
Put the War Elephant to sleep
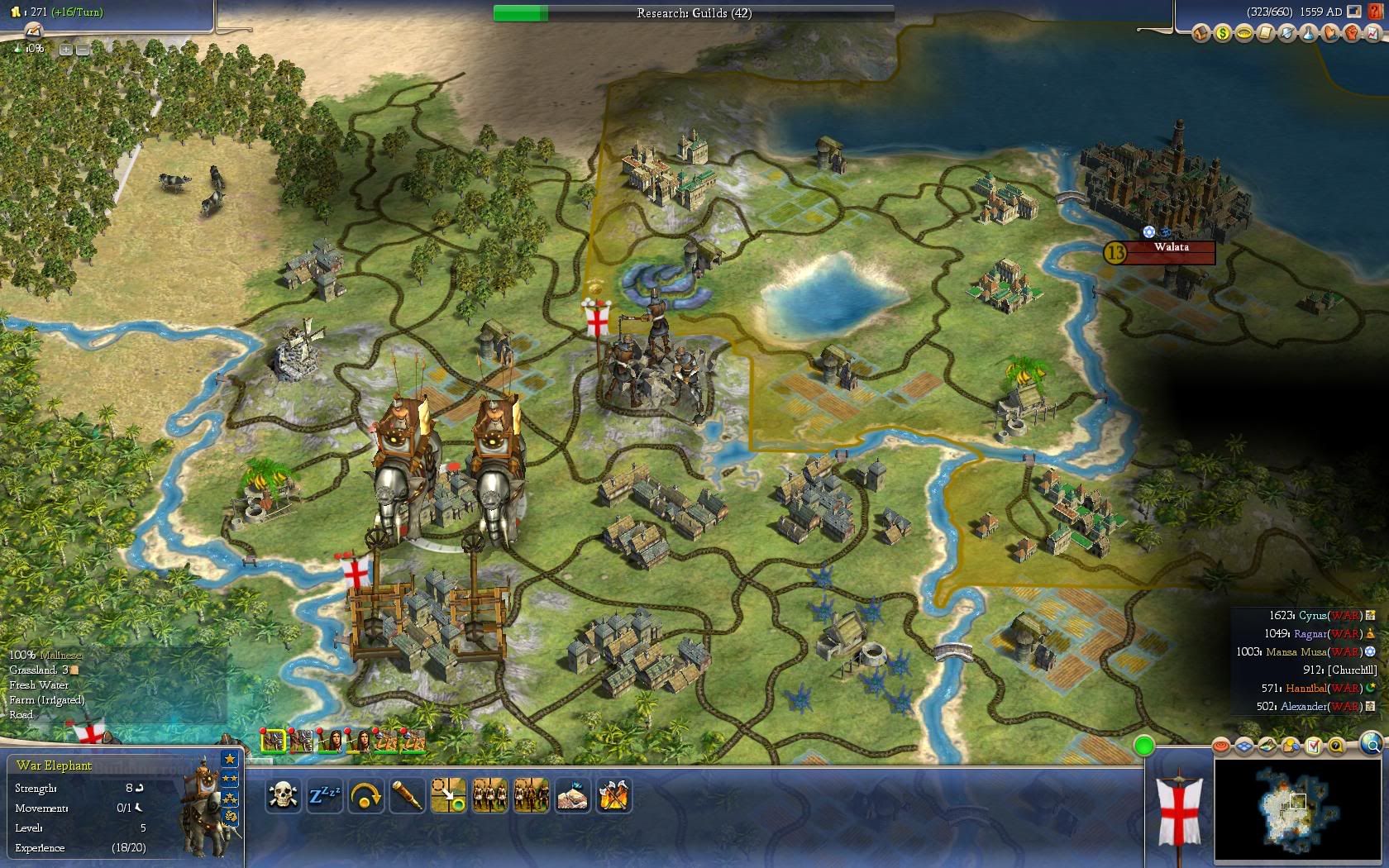[324, 796]
